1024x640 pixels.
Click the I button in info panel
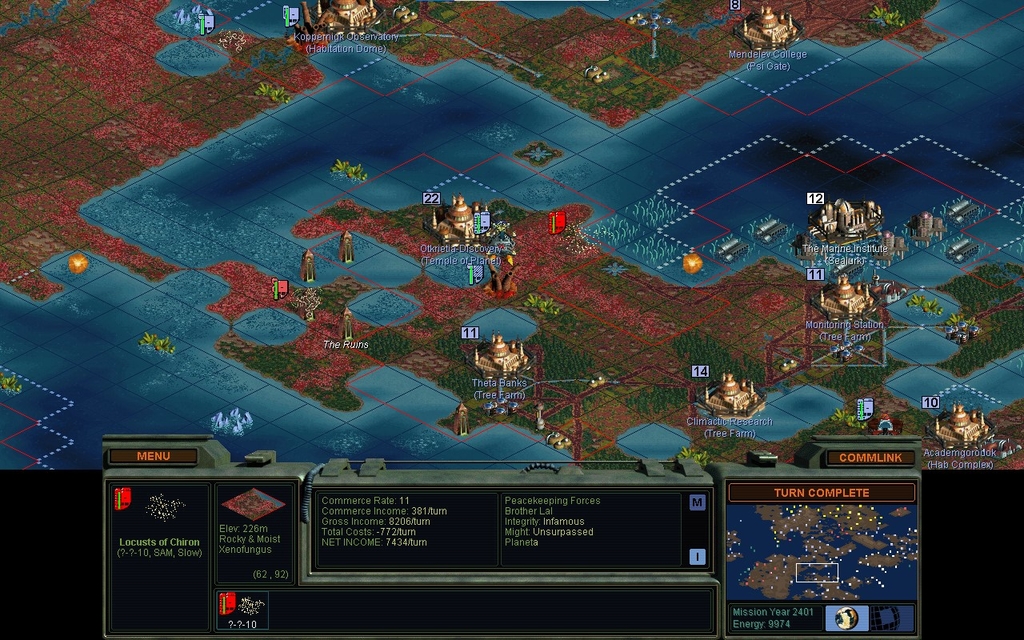tap(697, 557)
